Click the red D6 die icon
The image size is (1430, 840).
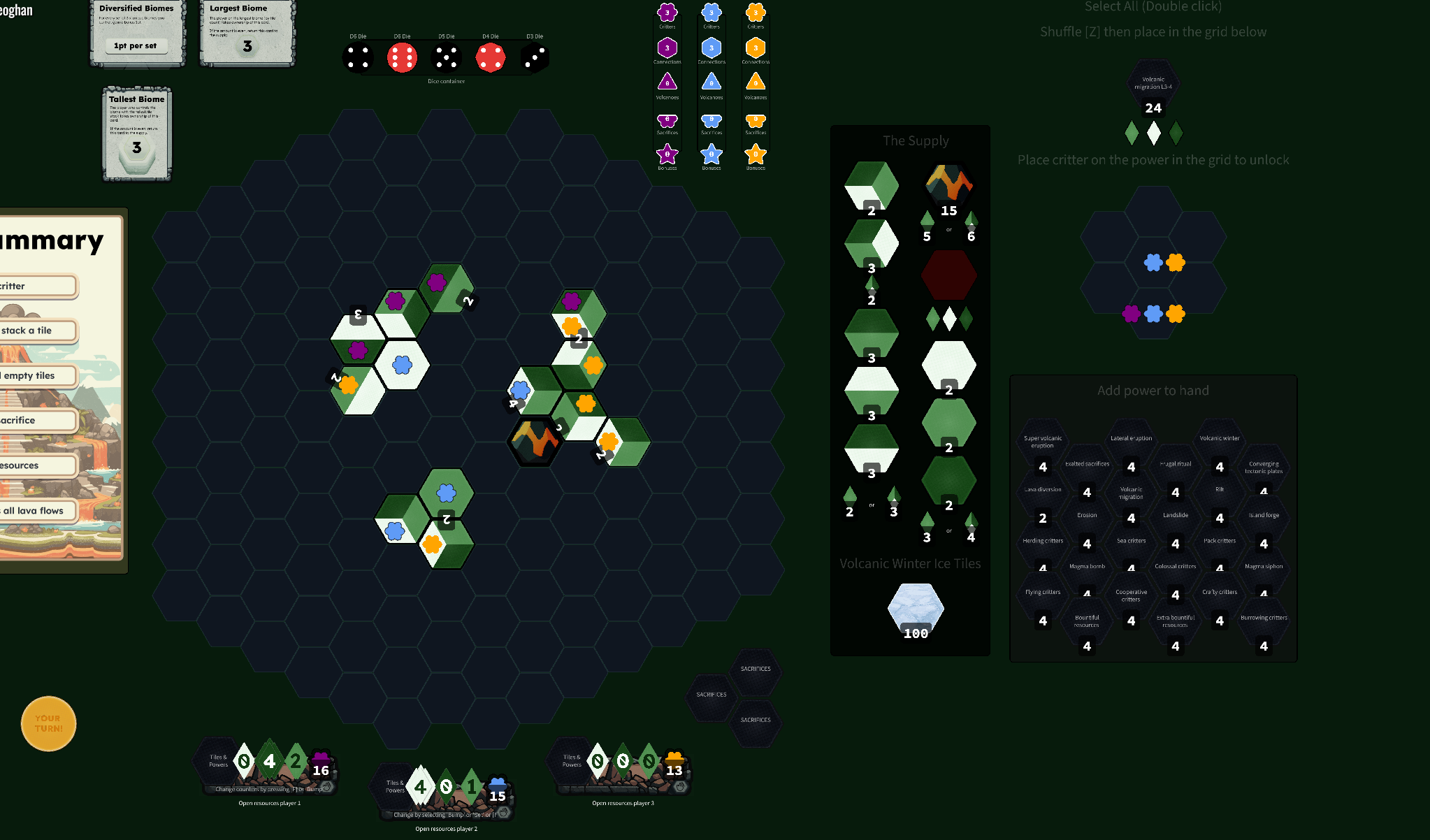pyautogui.click(x=403, y=57)
